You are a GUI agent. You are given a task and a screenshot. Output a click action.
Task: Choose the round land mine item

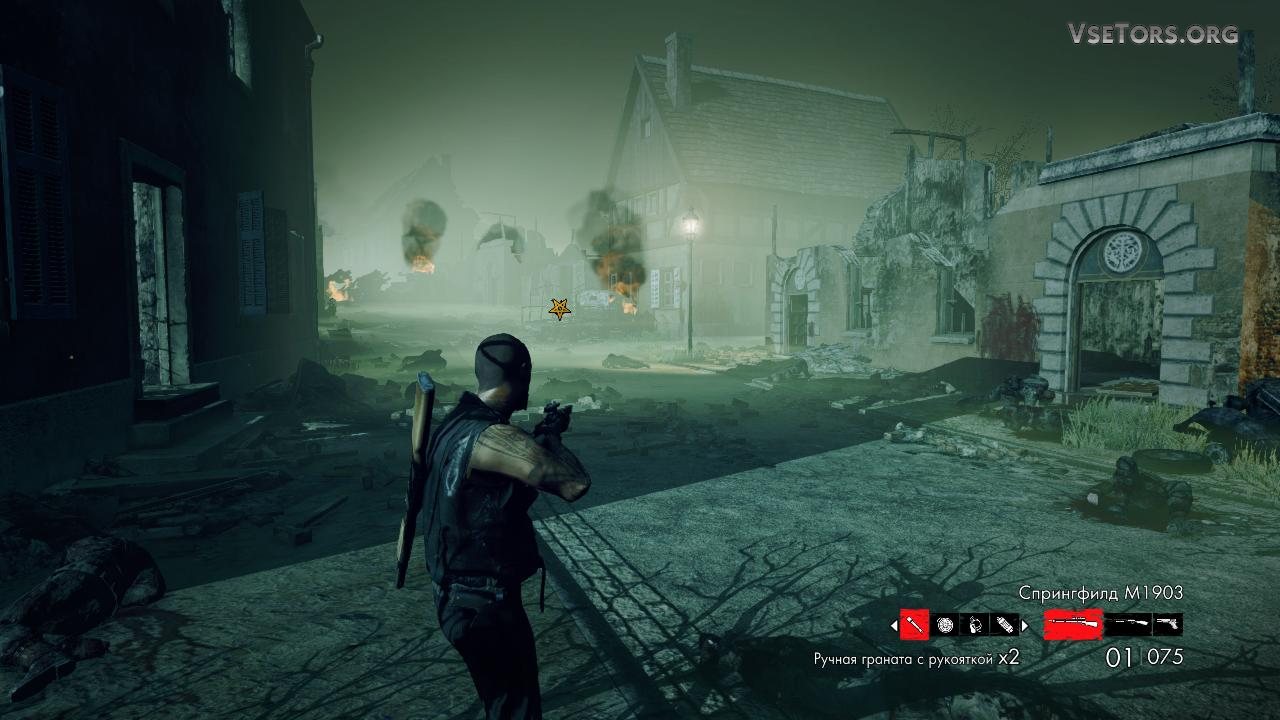[945, 625]
